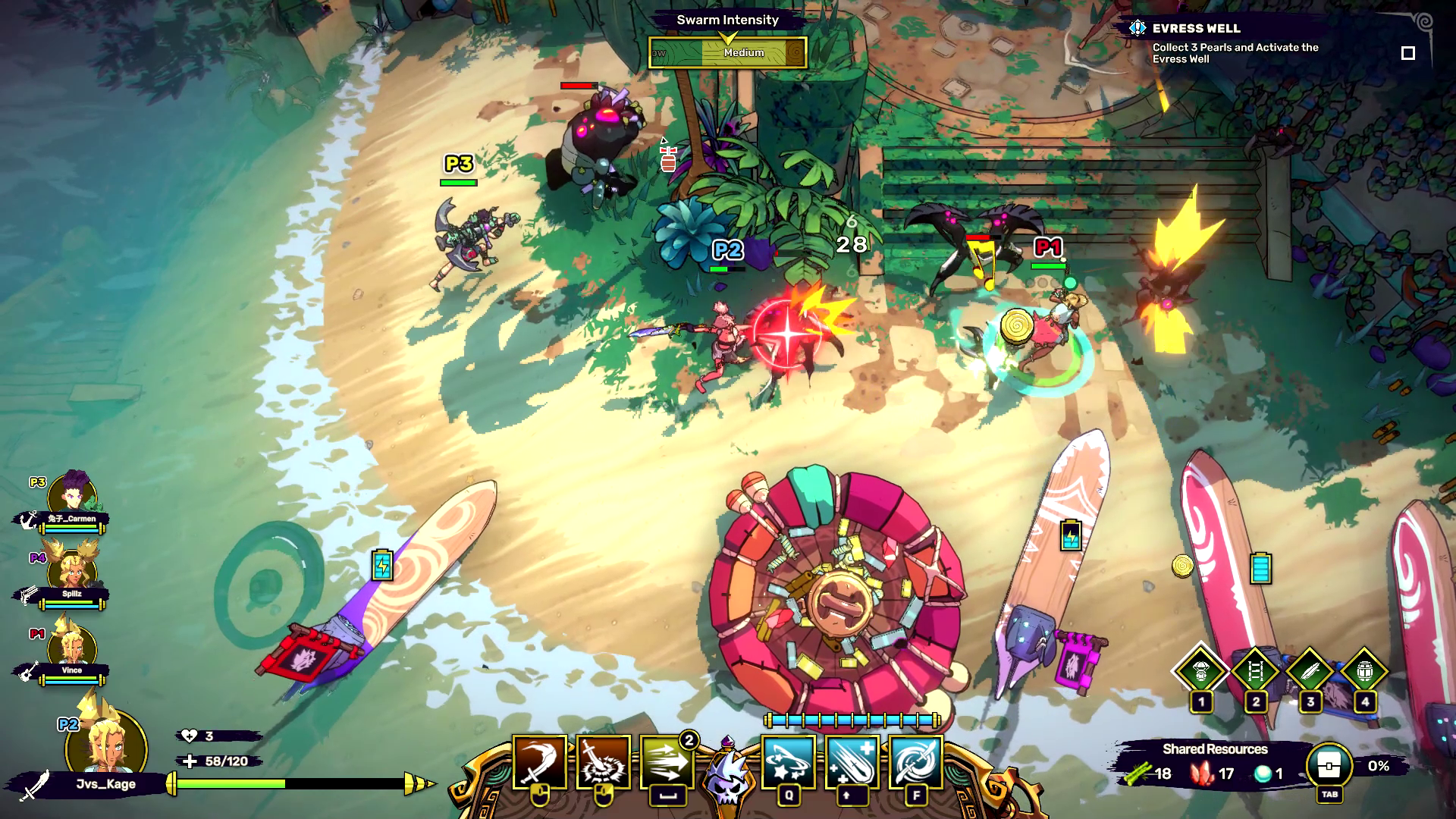Use the healing comet ability
Viewport: 1456px width, 819px height.
[852, 762]
